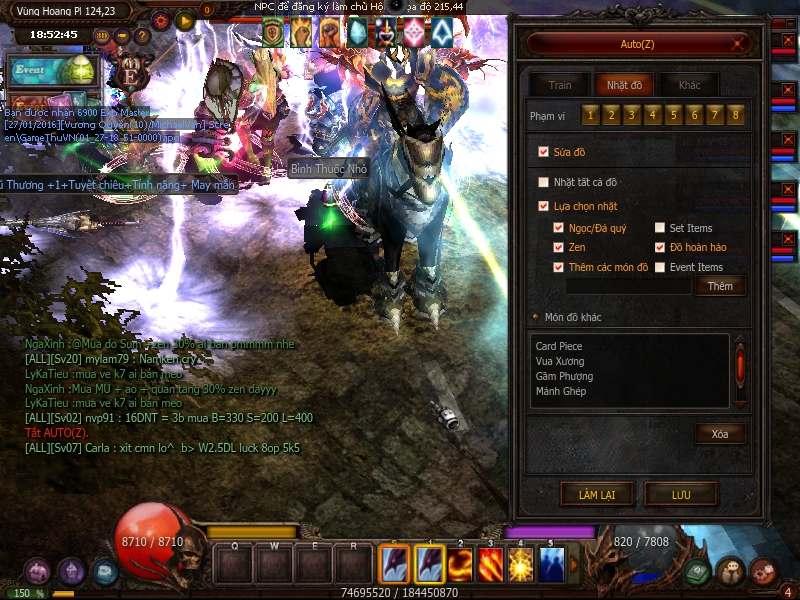This screenshot has height=600, width=800.
Task: Click the Thêm button
Action: tap(720, 286)
